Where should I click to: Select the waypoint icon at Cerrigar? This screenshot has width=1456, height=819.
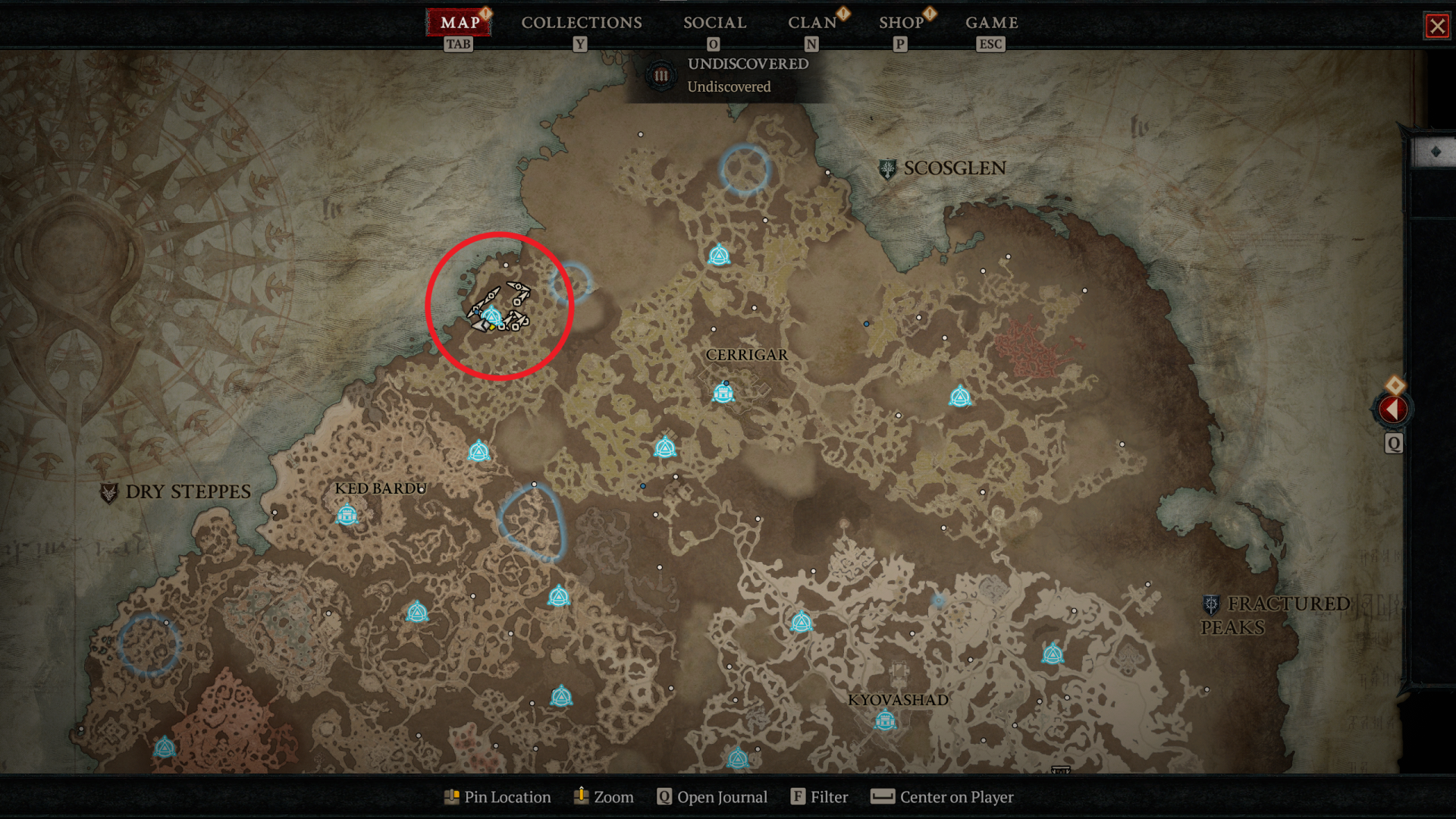[x=724, y=393]
